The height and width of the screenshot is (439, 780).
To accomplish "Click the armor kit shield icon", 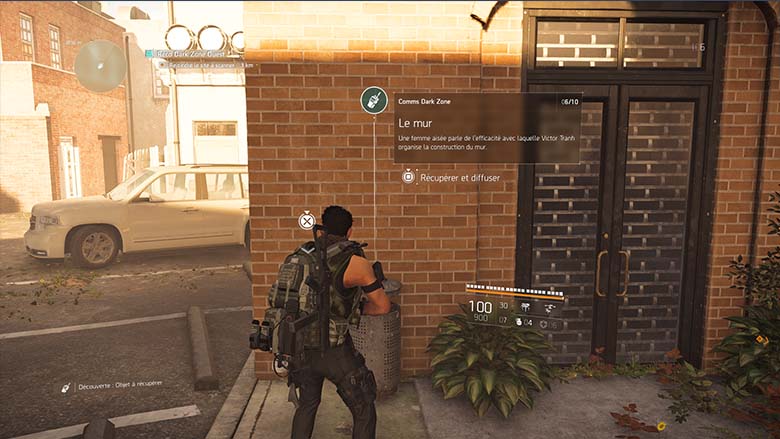I will 544,322.
